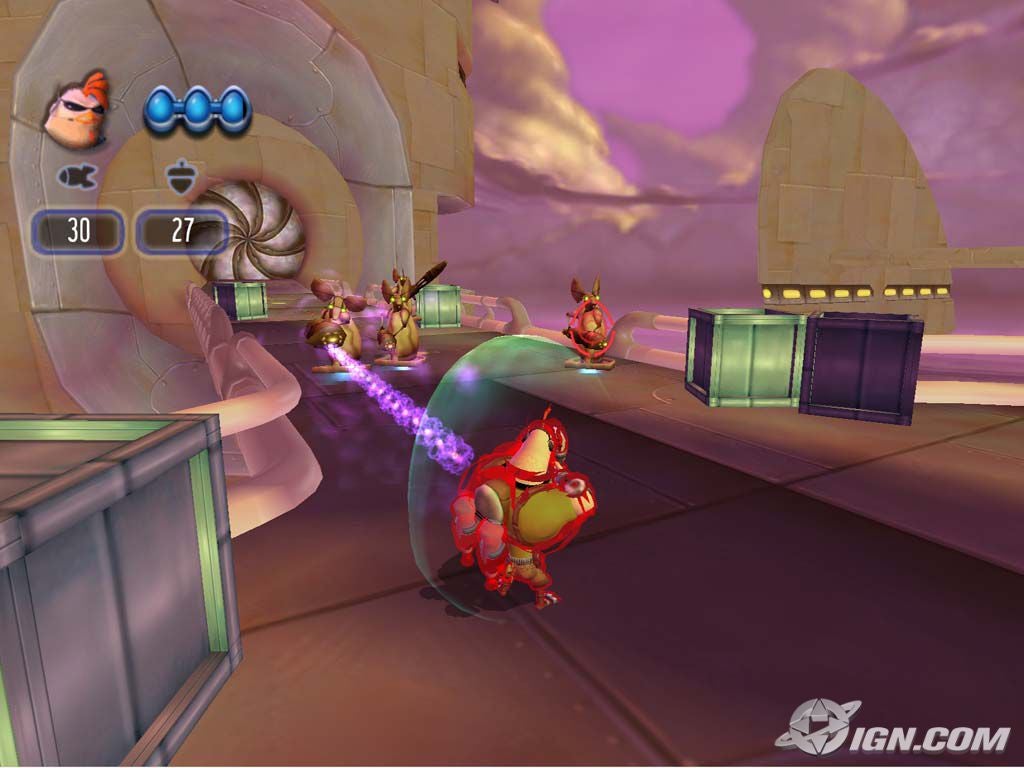Open the IGN.com watermark logo
The image size is (1024, 768).
(892, 729)
